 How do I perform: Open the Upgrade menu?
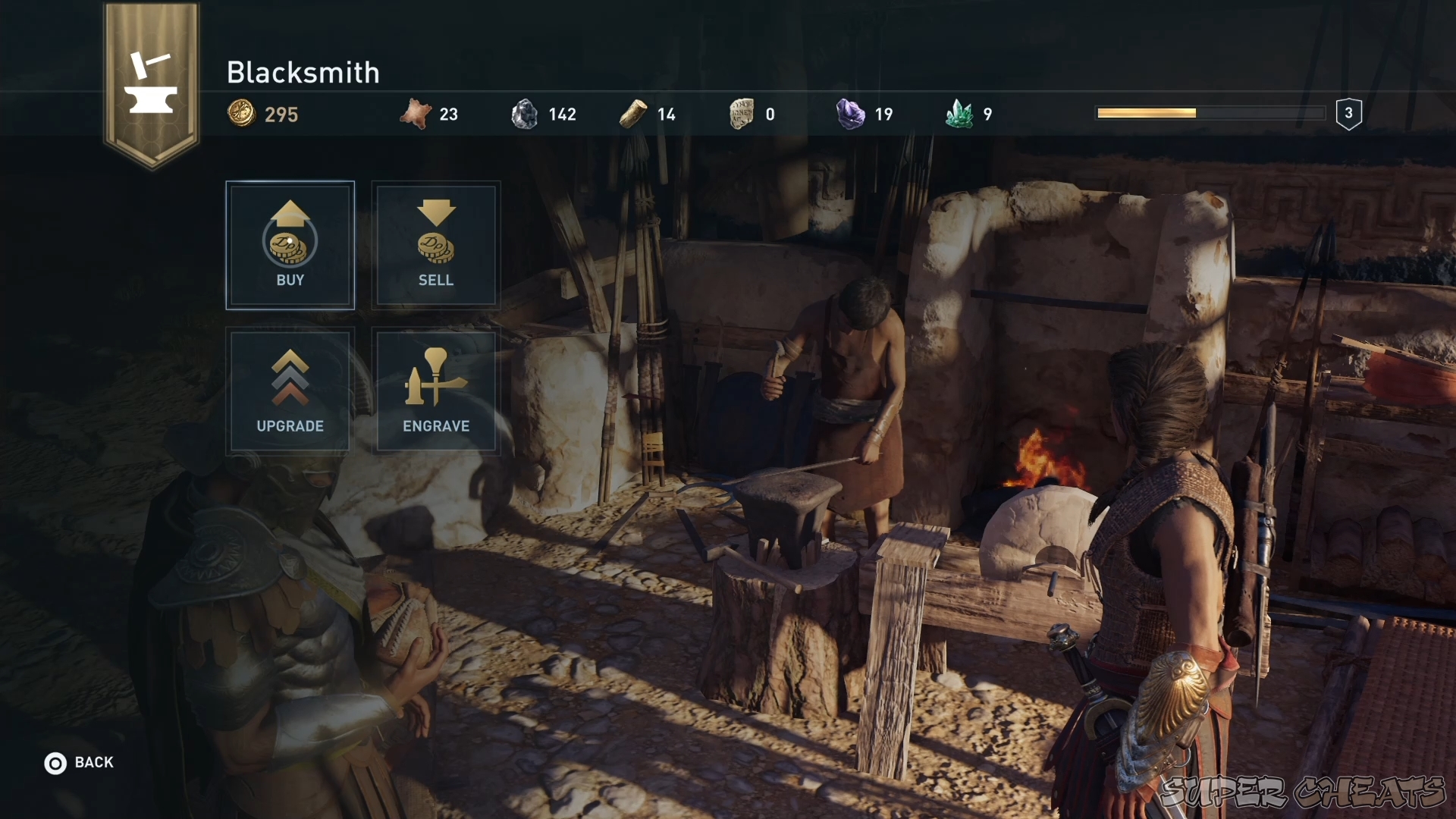(290, 391)
